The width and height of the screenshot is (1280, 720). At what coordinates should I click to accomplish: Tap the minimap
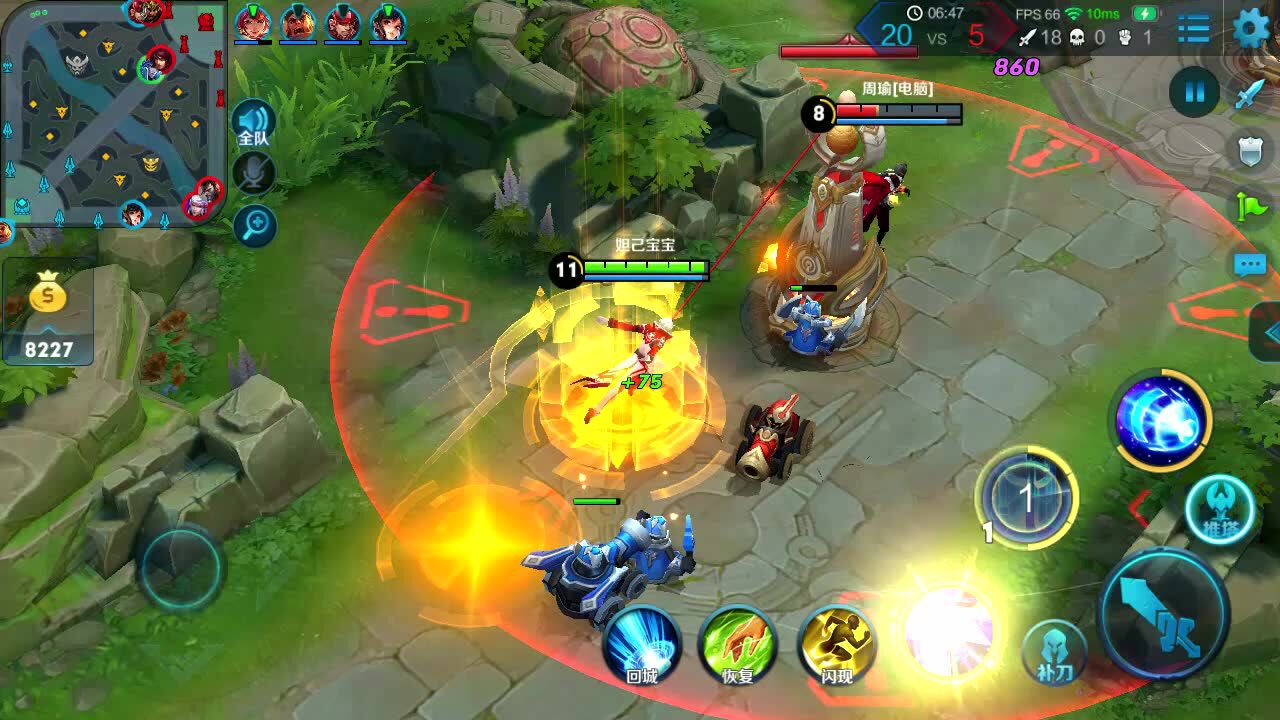tap(112, 112)
